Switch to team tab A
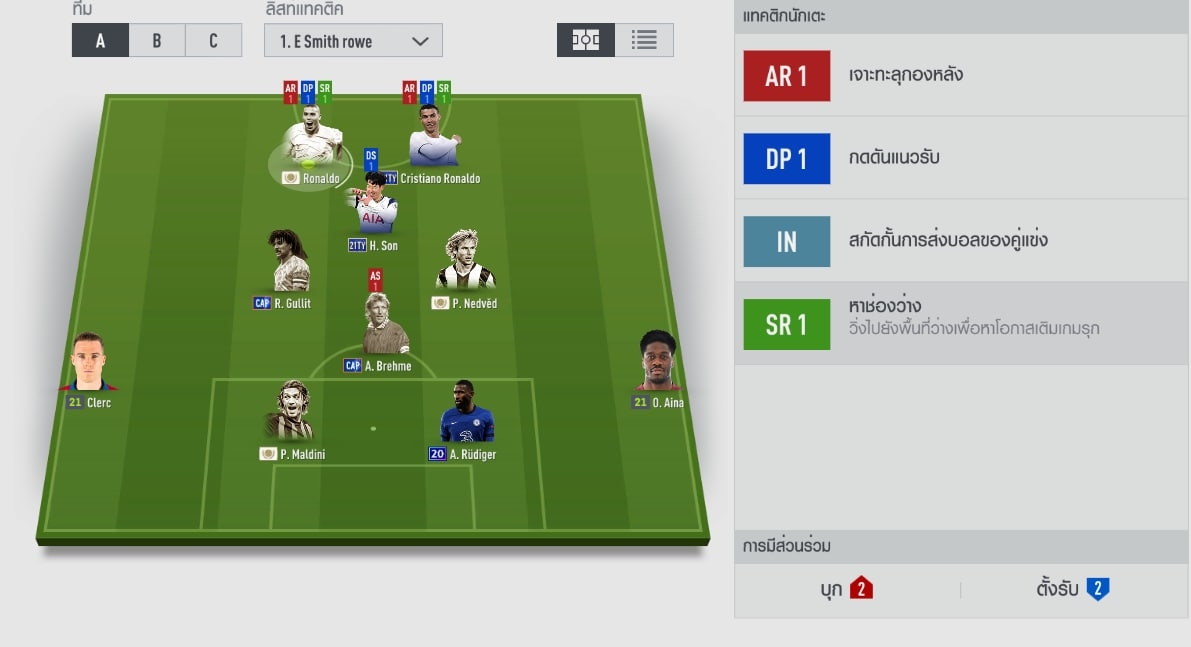Screen dimensions: 1191x647 [x=100, y=41]
